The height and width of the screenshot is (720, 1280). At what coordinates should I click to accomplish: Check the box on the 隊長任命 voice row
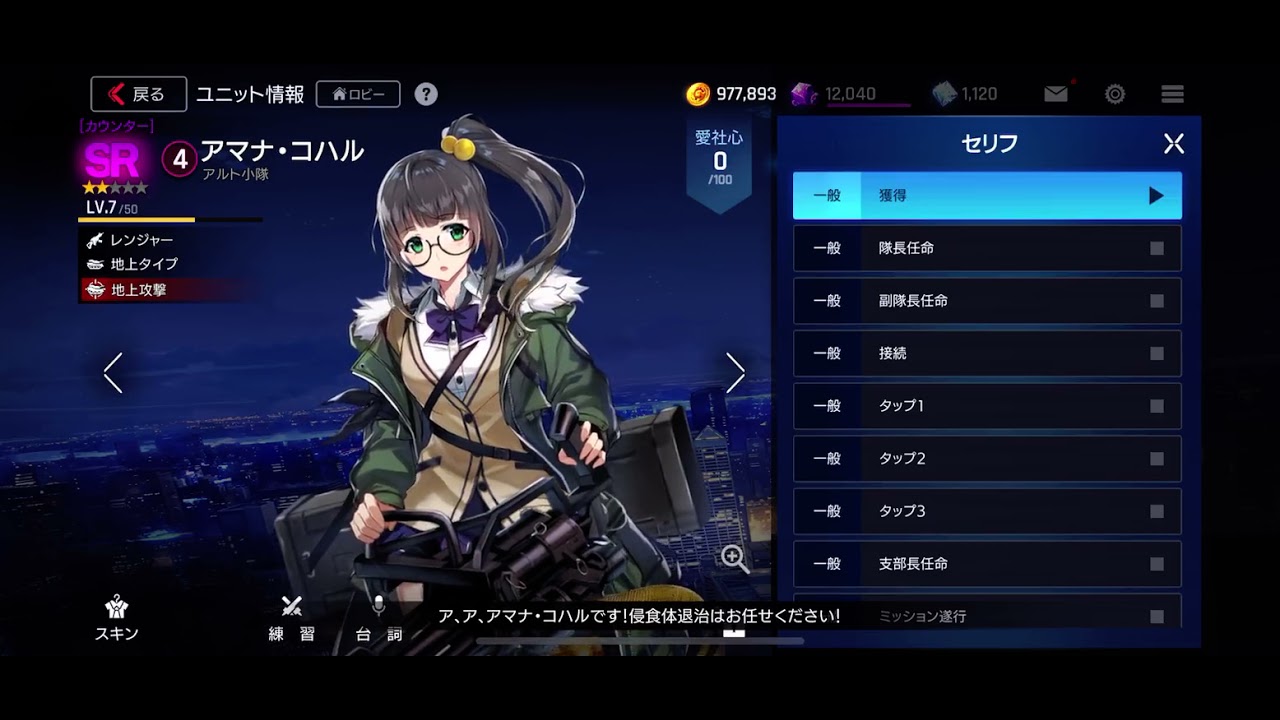pos(1158,248)
